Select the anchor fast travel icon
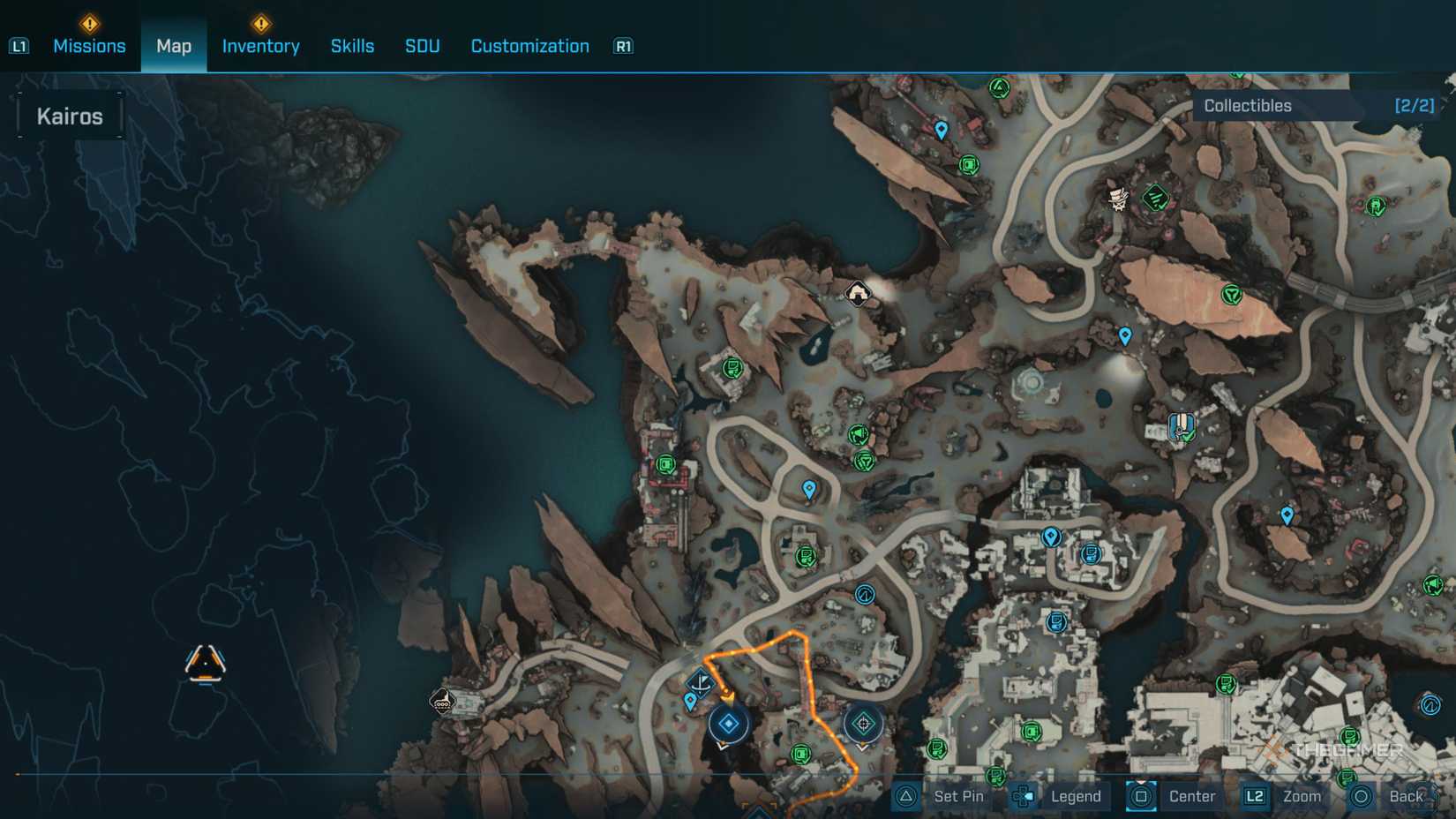Viewport: 1456px width, 819px height. pos(702,681)
